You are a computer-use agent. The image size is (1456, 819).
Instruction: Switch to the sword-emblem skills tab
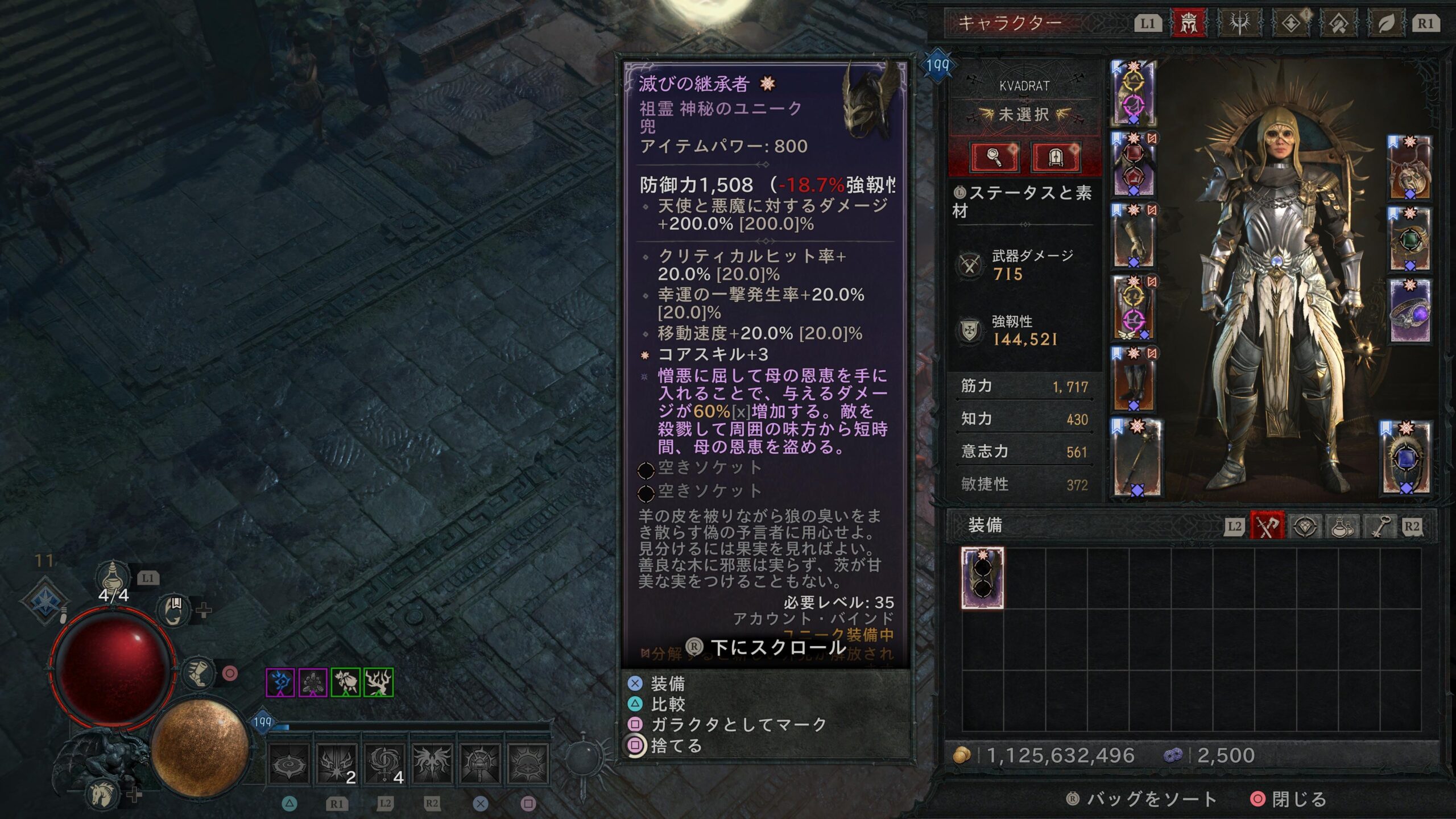(1239, 23)
